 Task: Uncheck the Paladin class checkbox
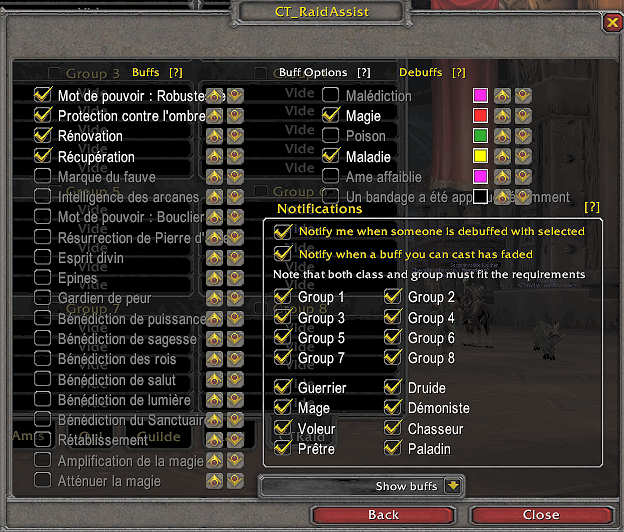click(393, 449)
